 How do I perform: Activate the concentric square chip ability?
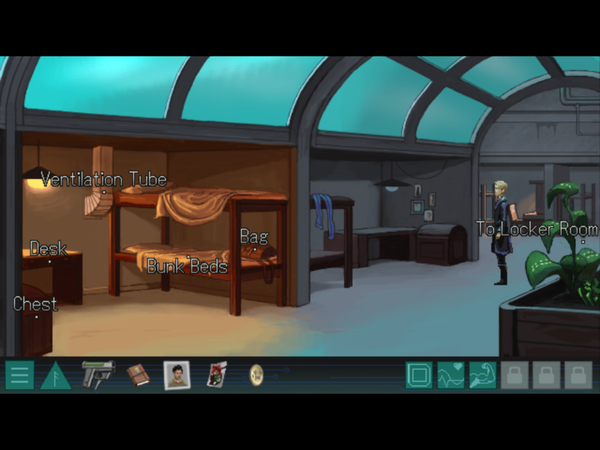click(419, 376)
